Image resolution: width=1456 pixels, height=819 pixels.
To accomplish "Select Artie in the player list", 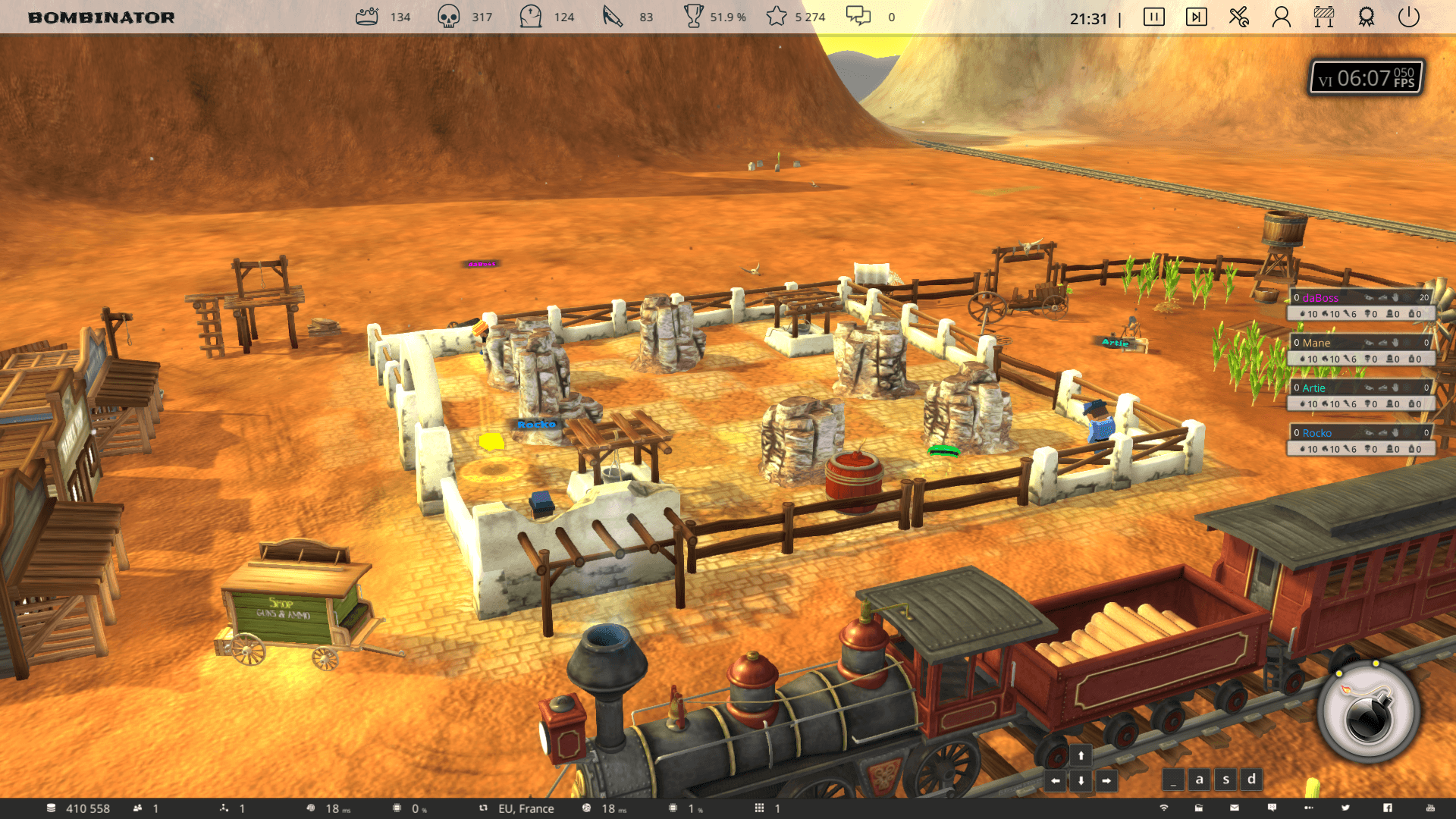I will [1314, 388].
